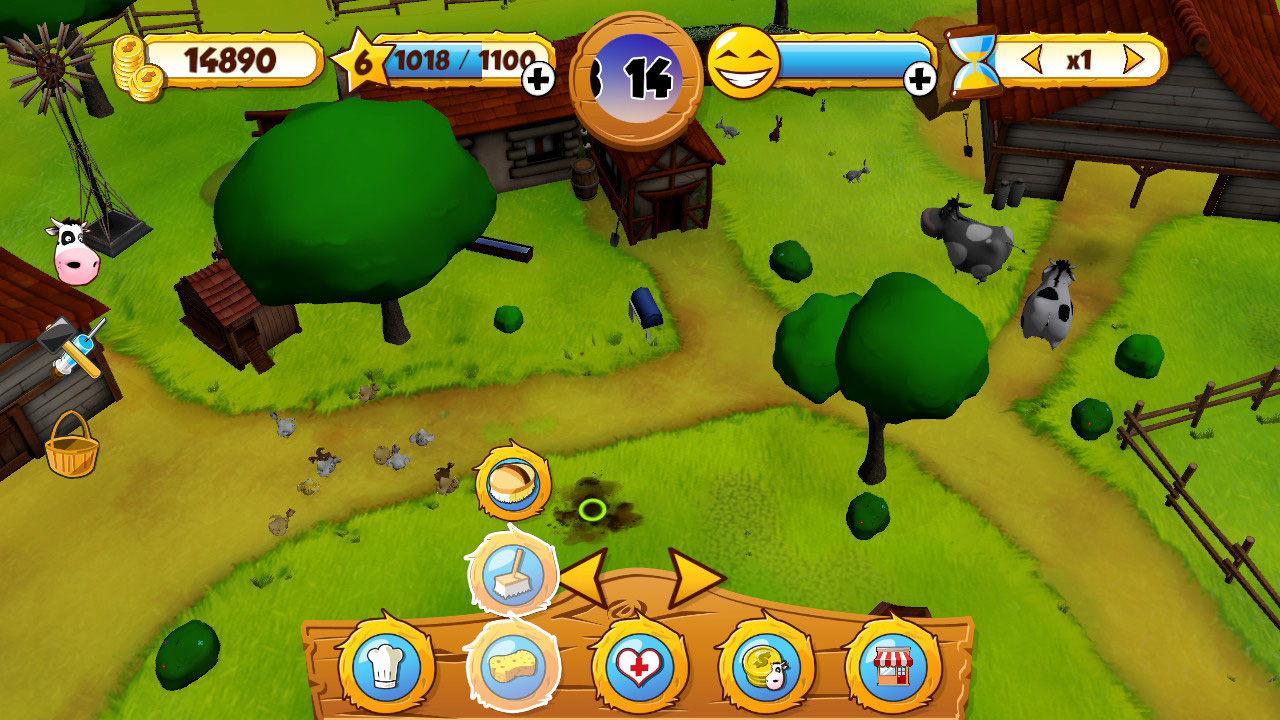The image size is (1280, 720).
Task: Select the grooming brush tool
Action: [512, 573]
